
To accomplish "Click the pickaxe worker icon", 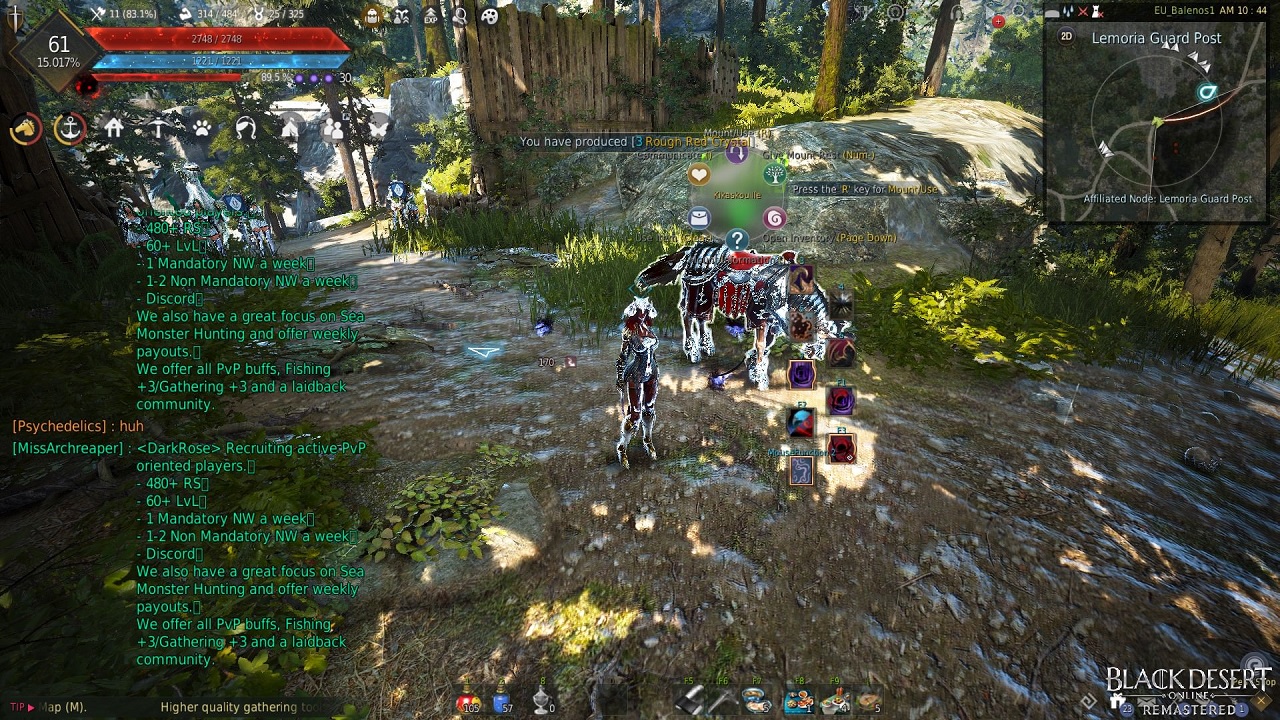I will click(x=158, y=129).
